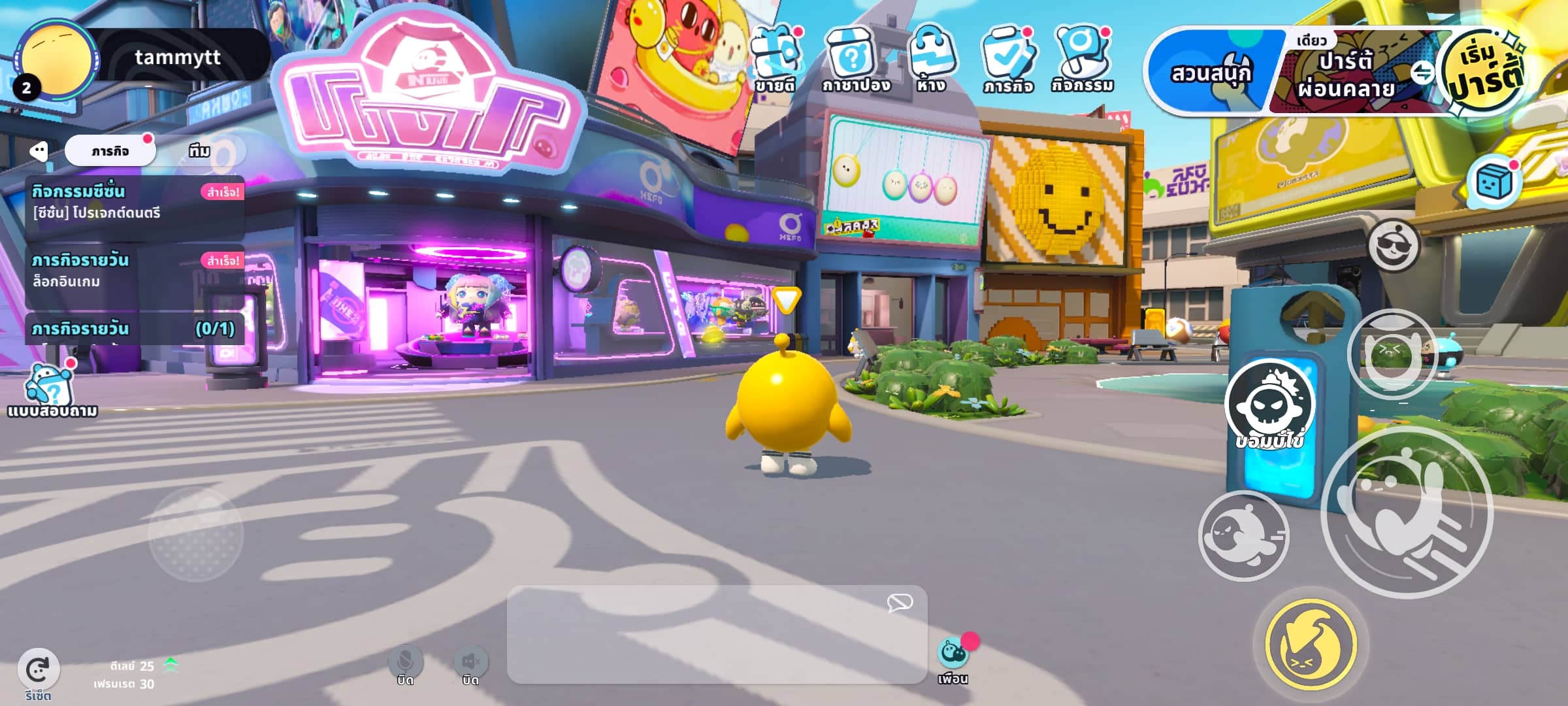
Task: Toggle the microphone mute button
Action: (x=405, y=663)
